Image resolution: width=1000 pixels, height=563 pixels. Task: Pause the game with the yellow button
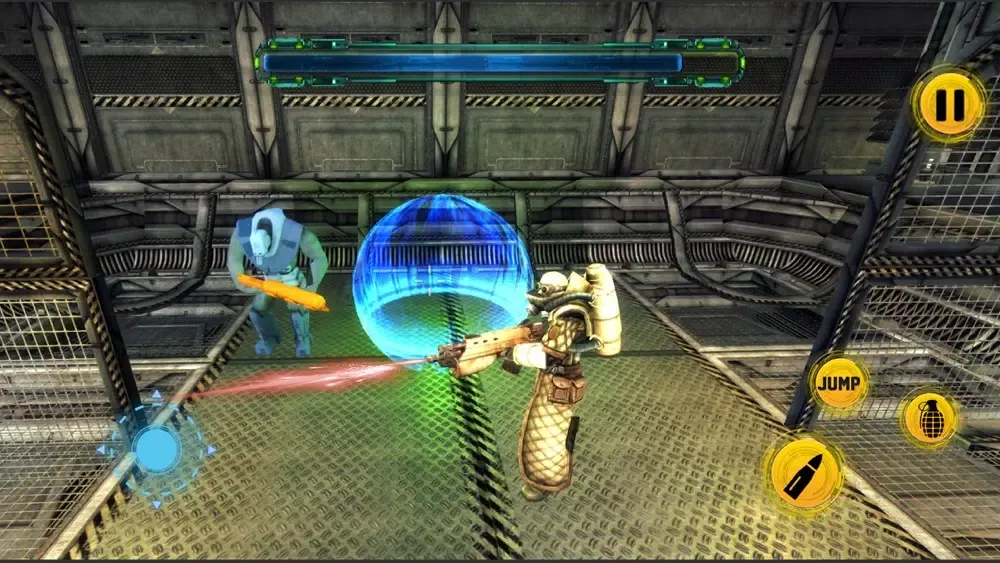pyautogui.click(x=948, y=104)
